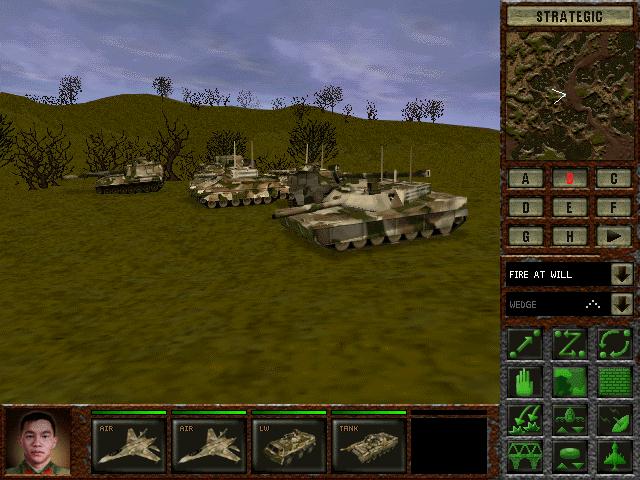Select unit group A
Viewport: 640px width, 480px height.
[525, 179]
